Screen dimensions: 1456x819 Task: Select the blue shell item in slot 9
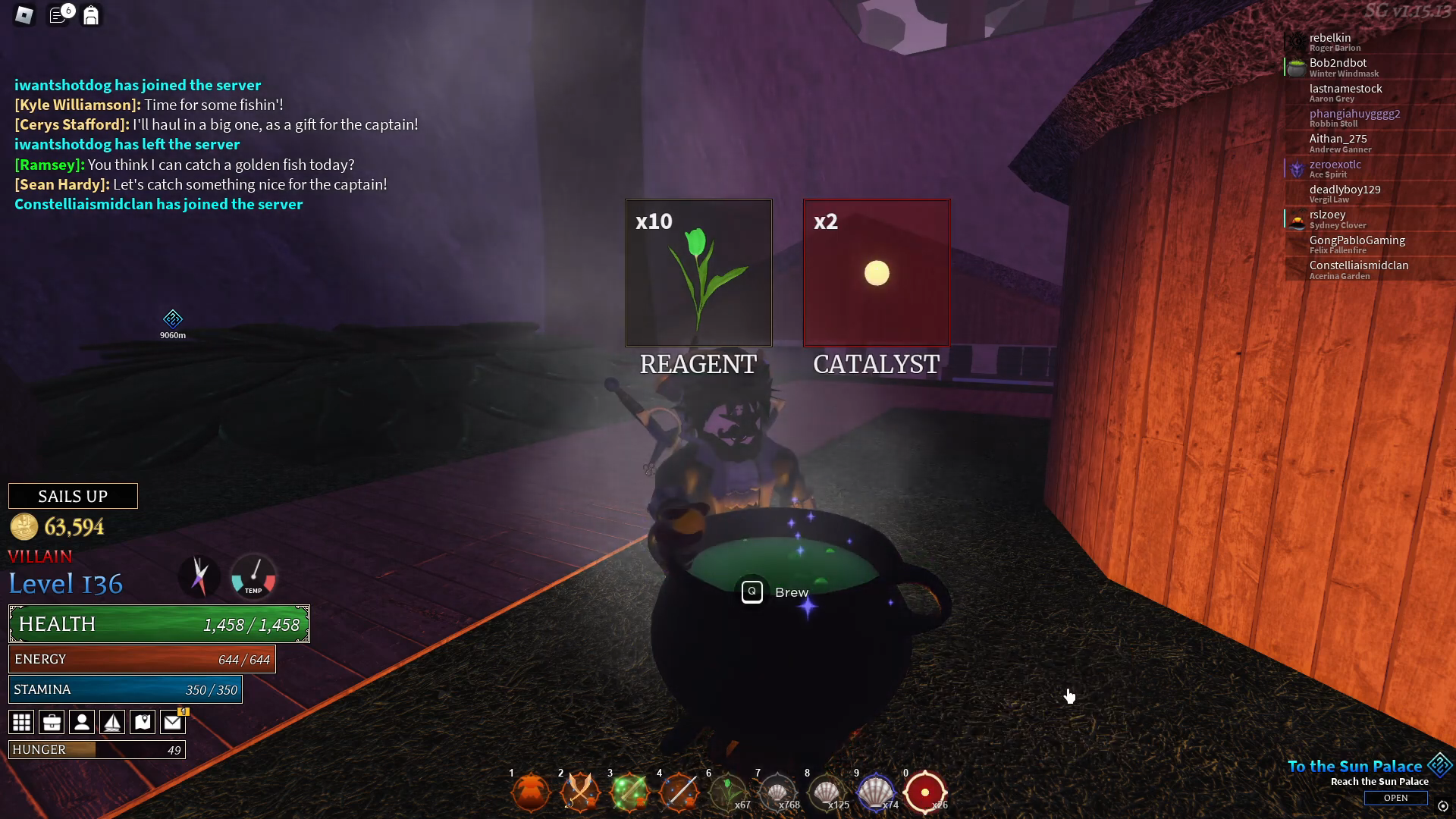[876, 791]
